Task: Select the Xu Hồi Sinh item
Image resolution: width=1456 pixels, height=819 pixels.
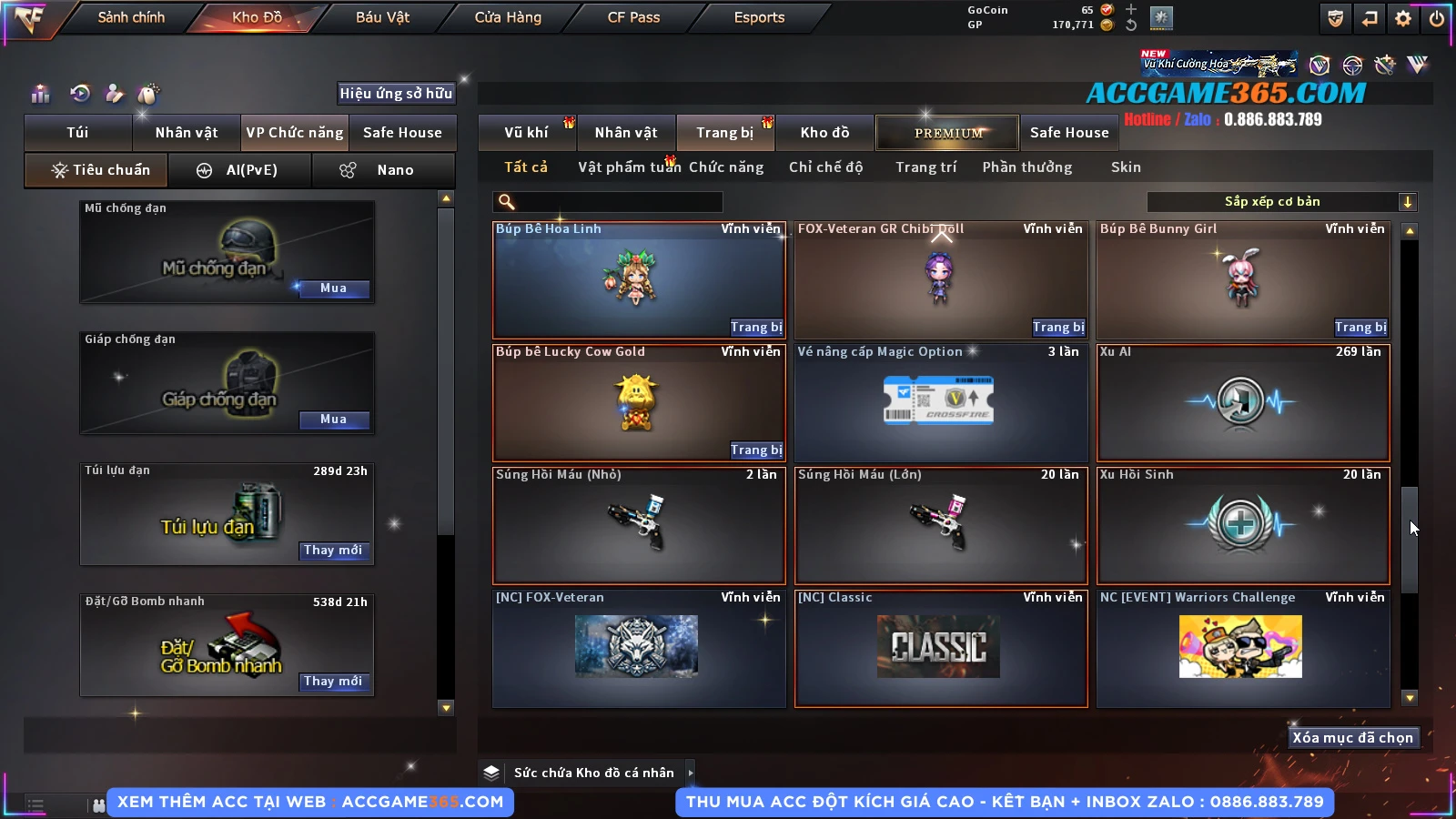Action: (x=1243, y=525)
